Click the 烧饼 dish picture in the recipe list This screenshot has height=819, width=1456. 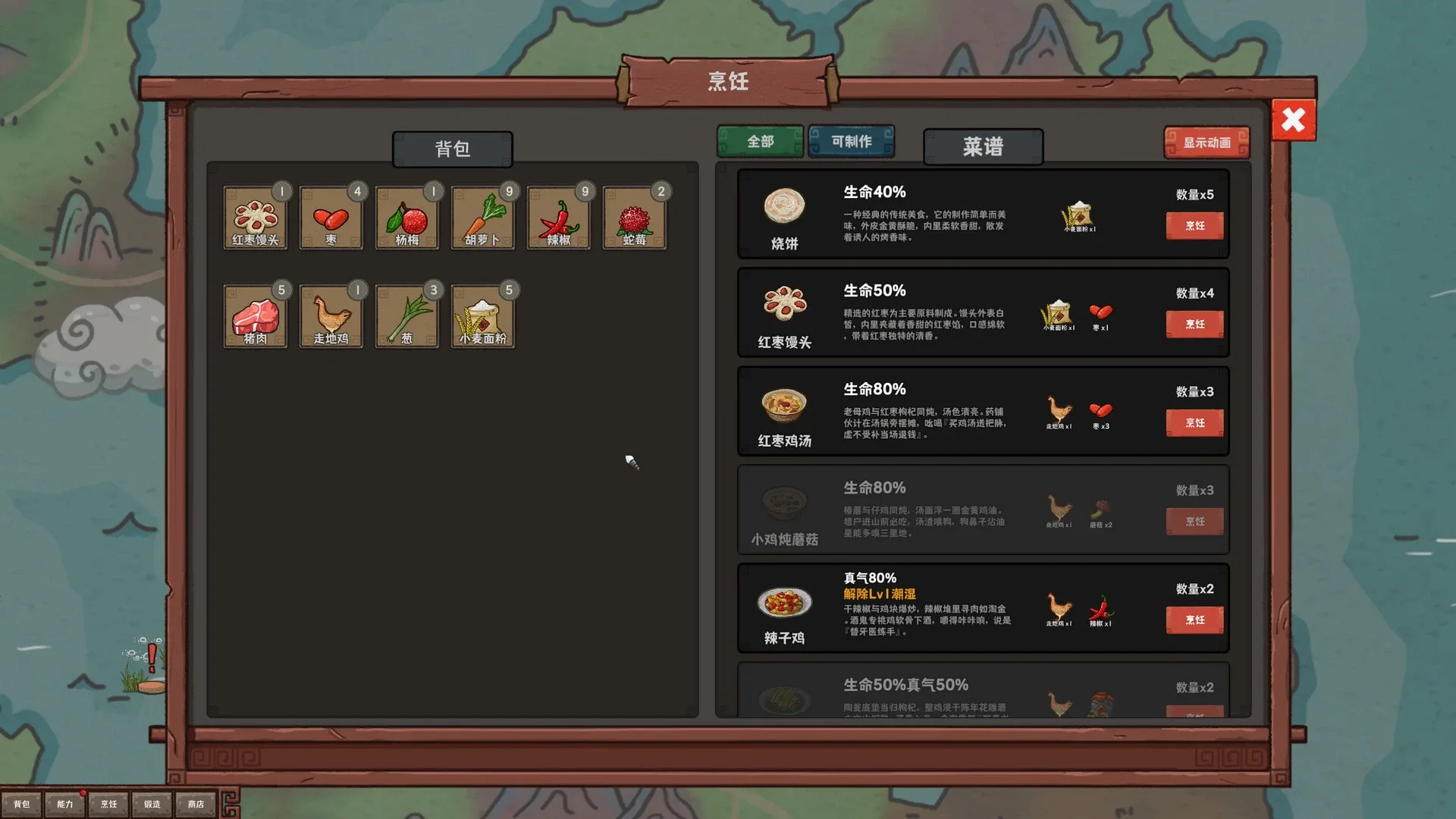[x=784, y=206]
